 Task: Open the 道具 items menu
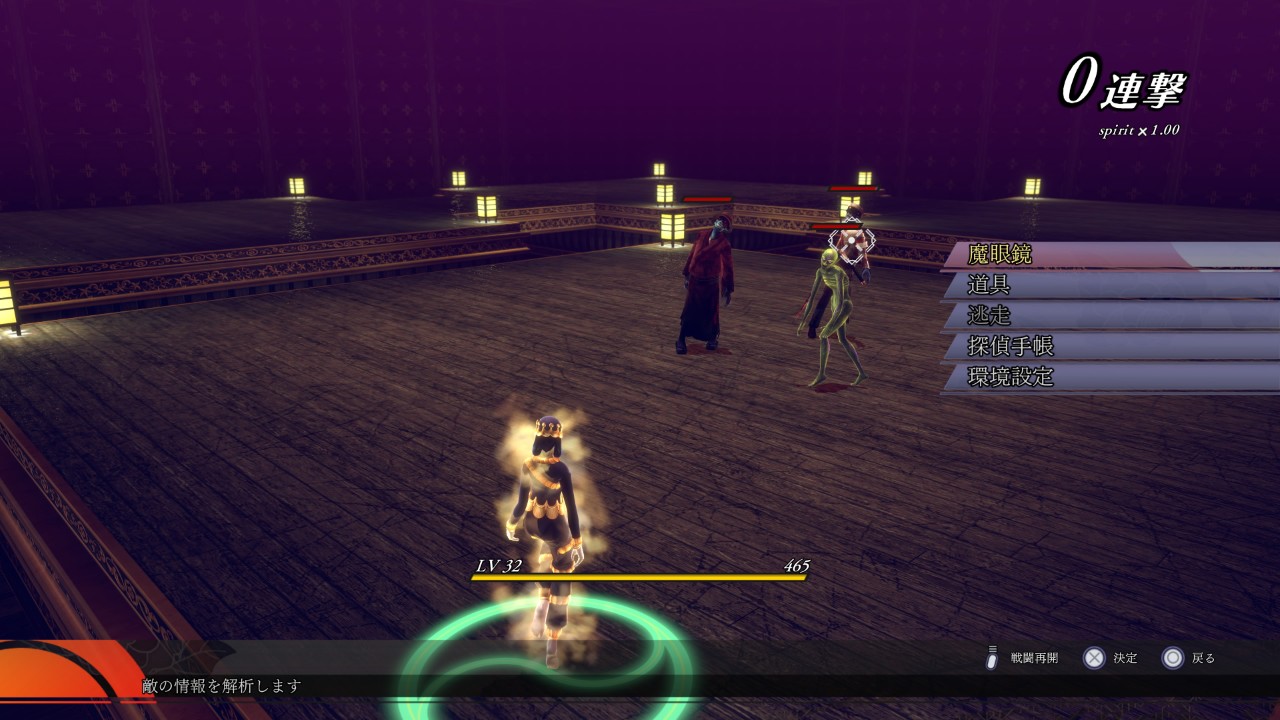tap(989, 285)
